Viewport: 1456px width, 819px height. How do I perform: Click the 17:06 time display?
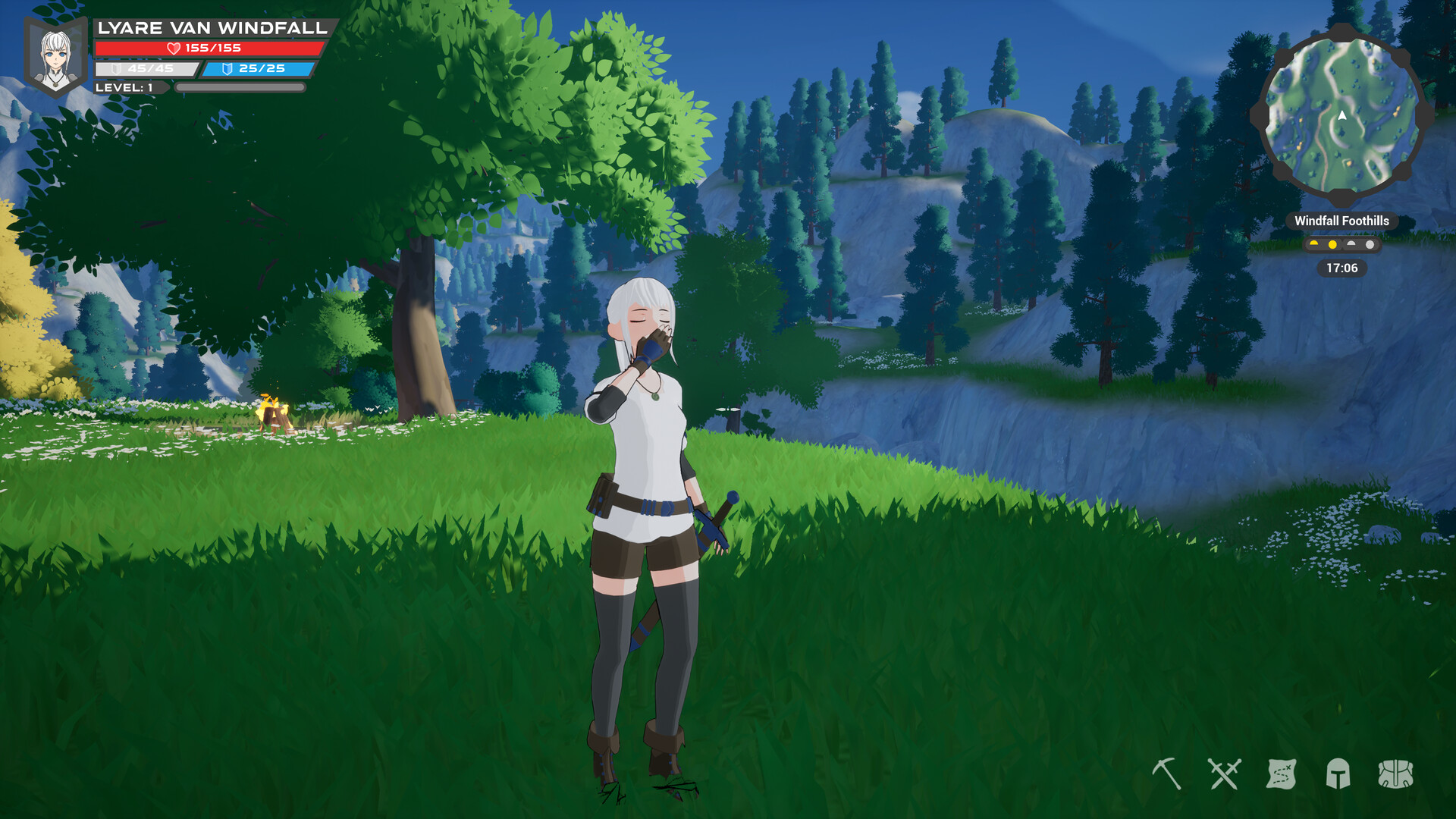pos(1342,268)
